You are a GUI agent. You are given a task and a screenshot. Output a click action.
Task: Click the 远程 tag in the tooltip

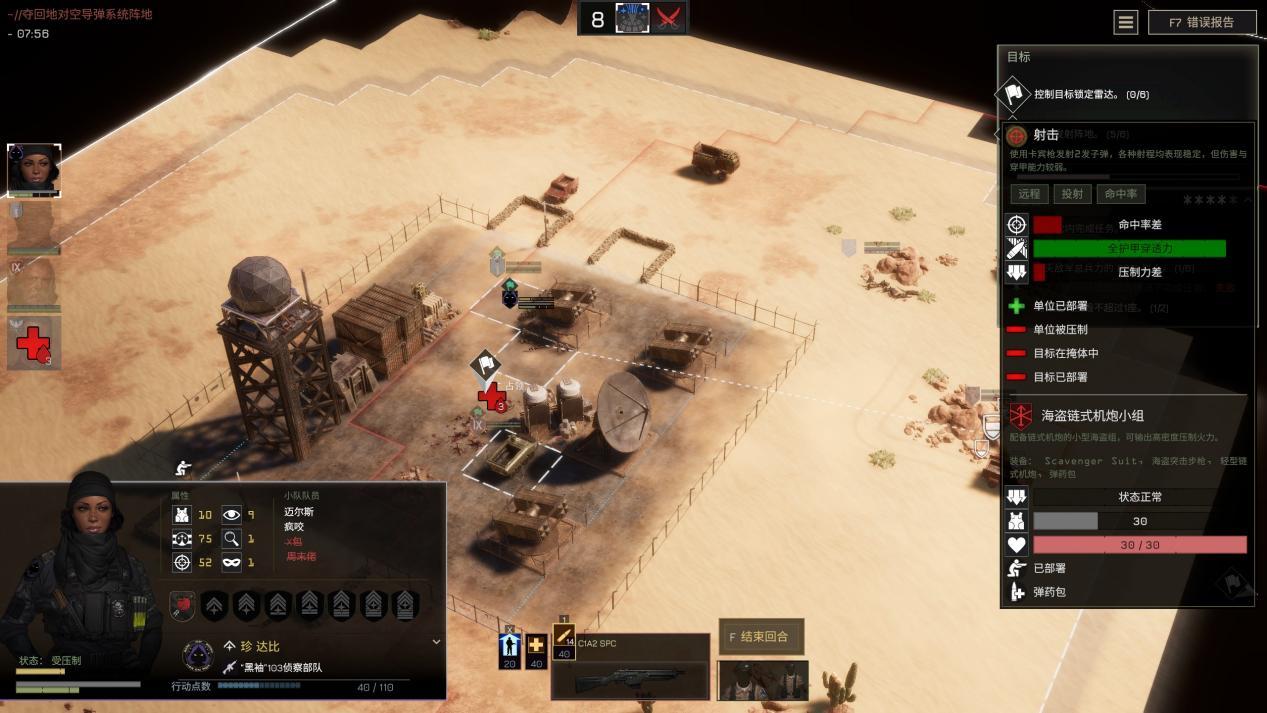point(1028,194)
